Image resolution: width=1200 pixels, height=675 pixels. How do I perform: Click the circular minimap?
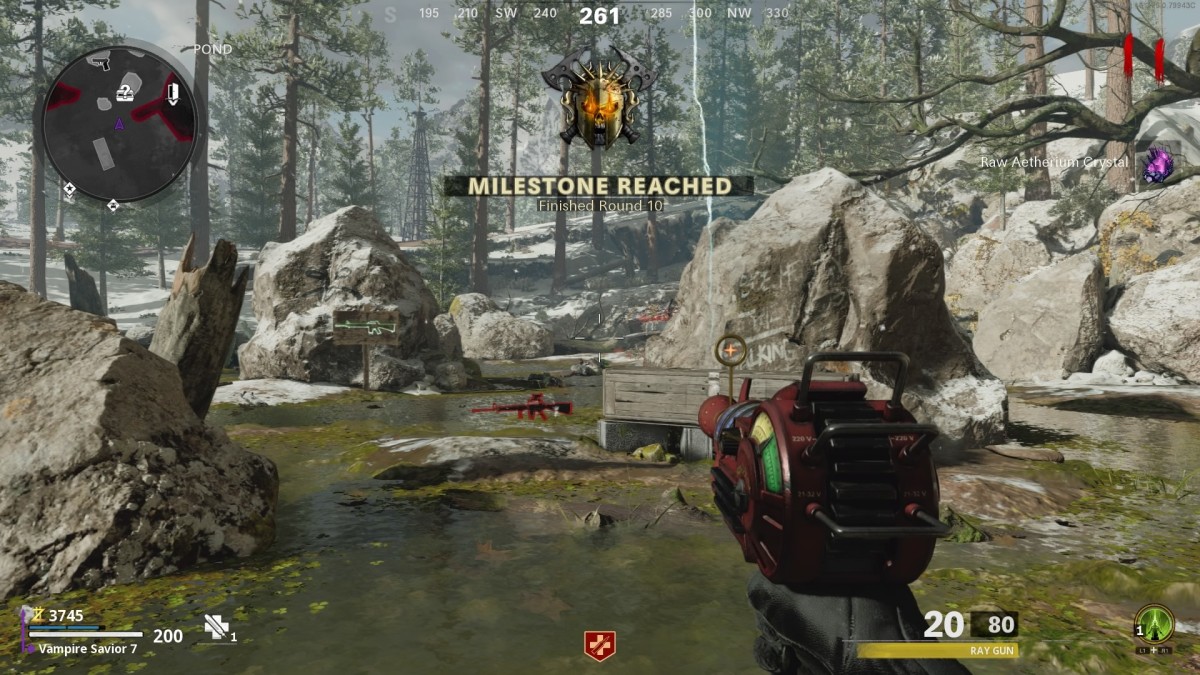119,124
